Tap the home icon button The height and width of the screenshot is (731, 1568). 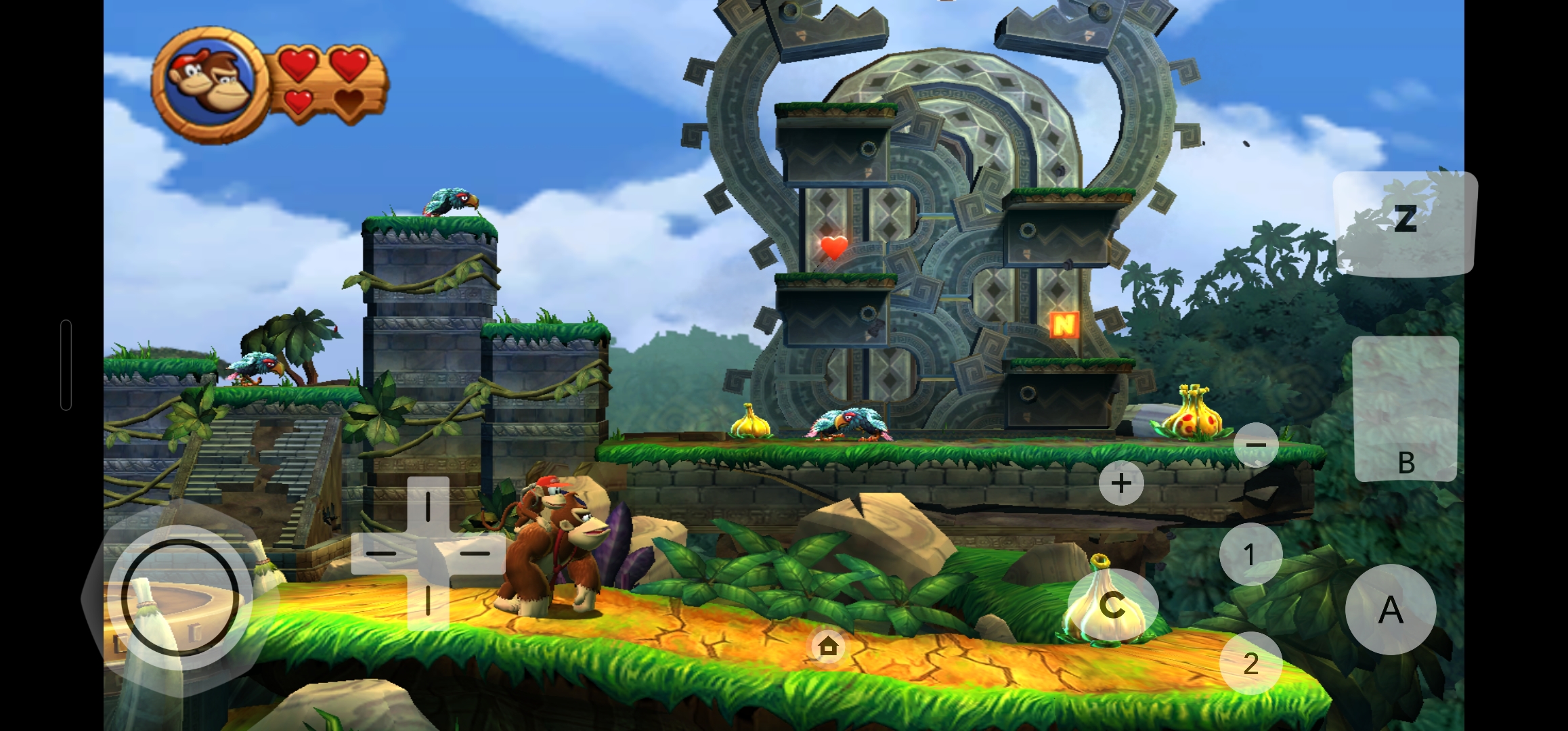coord(828,646)
